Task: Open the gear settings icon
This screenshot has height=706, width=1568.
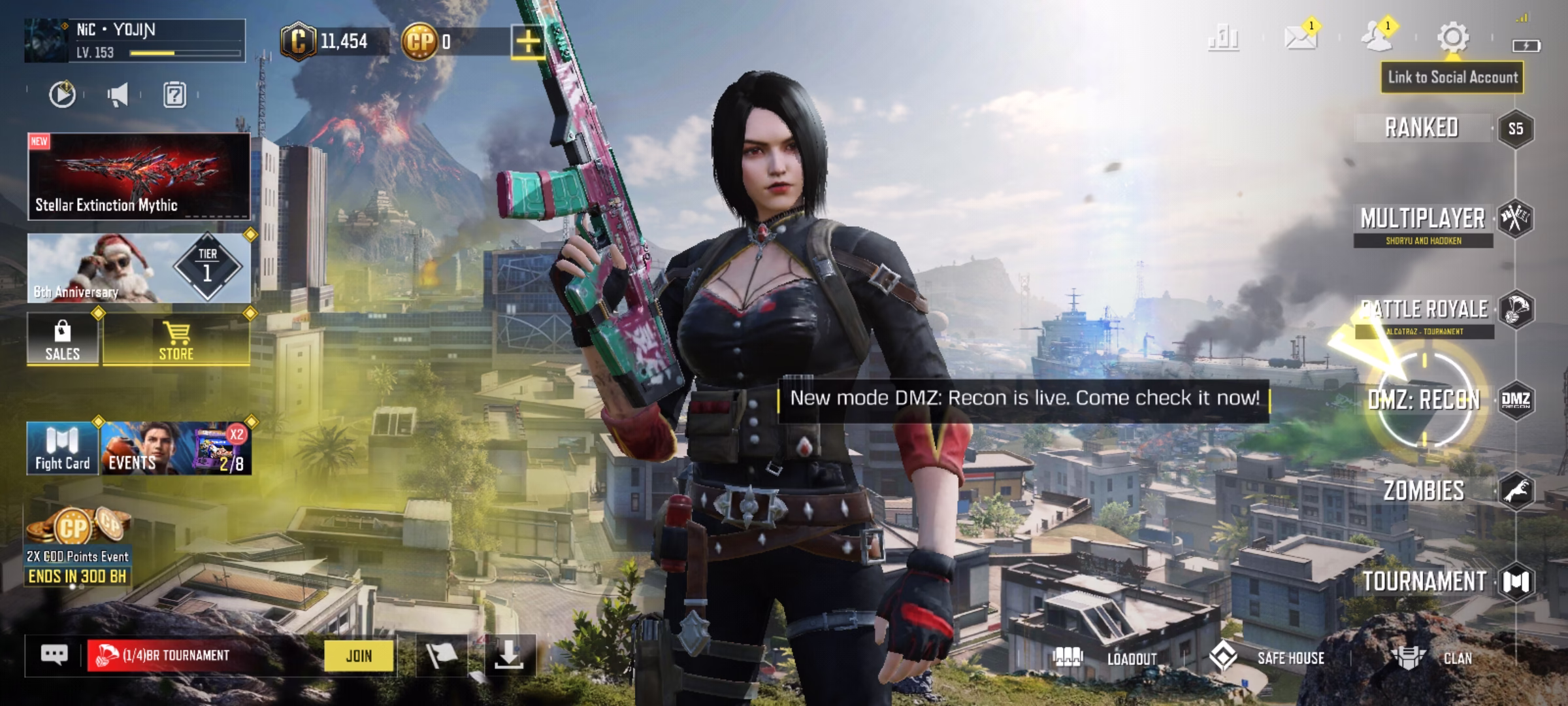Action: [1452, 37]
